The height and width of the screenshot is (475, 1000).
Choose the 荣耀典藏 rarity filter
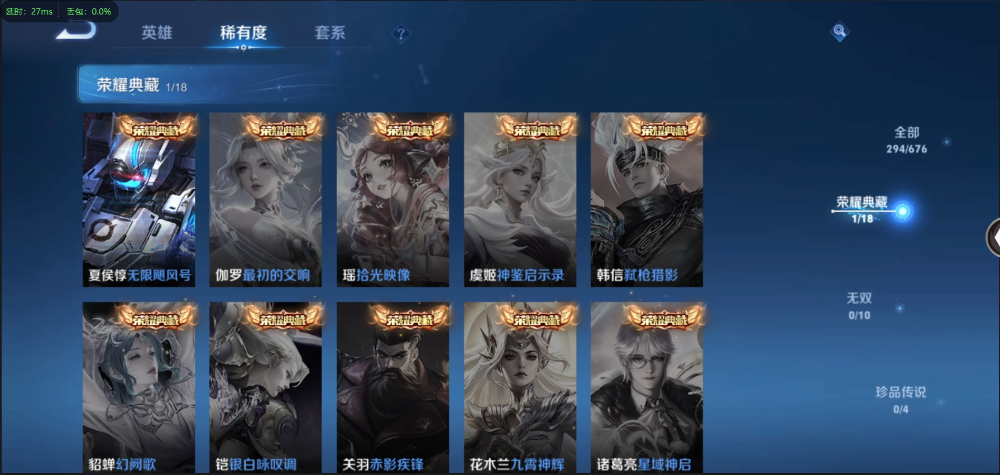862,208
